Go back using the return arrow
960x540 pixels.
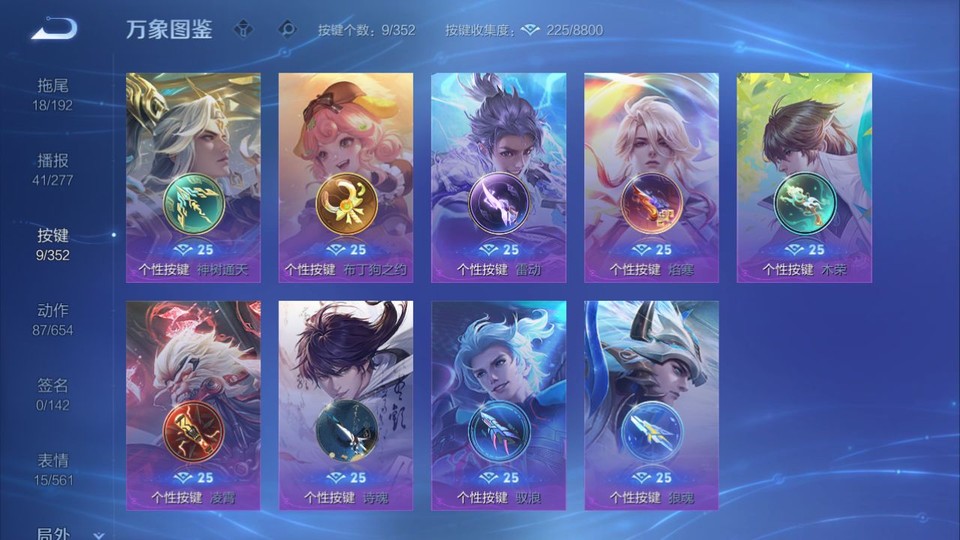tap(53, 28)
